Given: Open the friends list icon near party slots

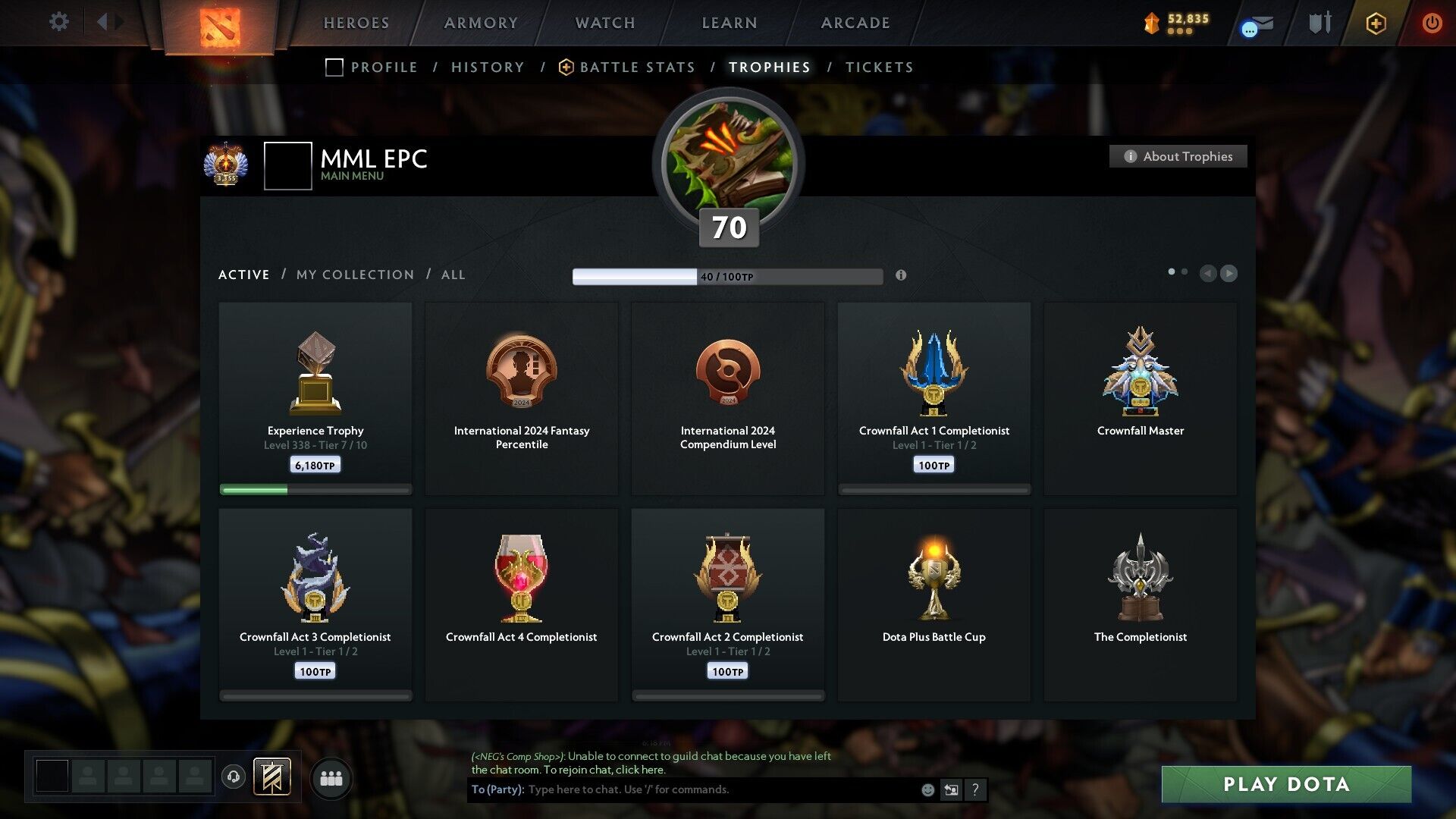Looking at the screenshot, I should [331, 777].
